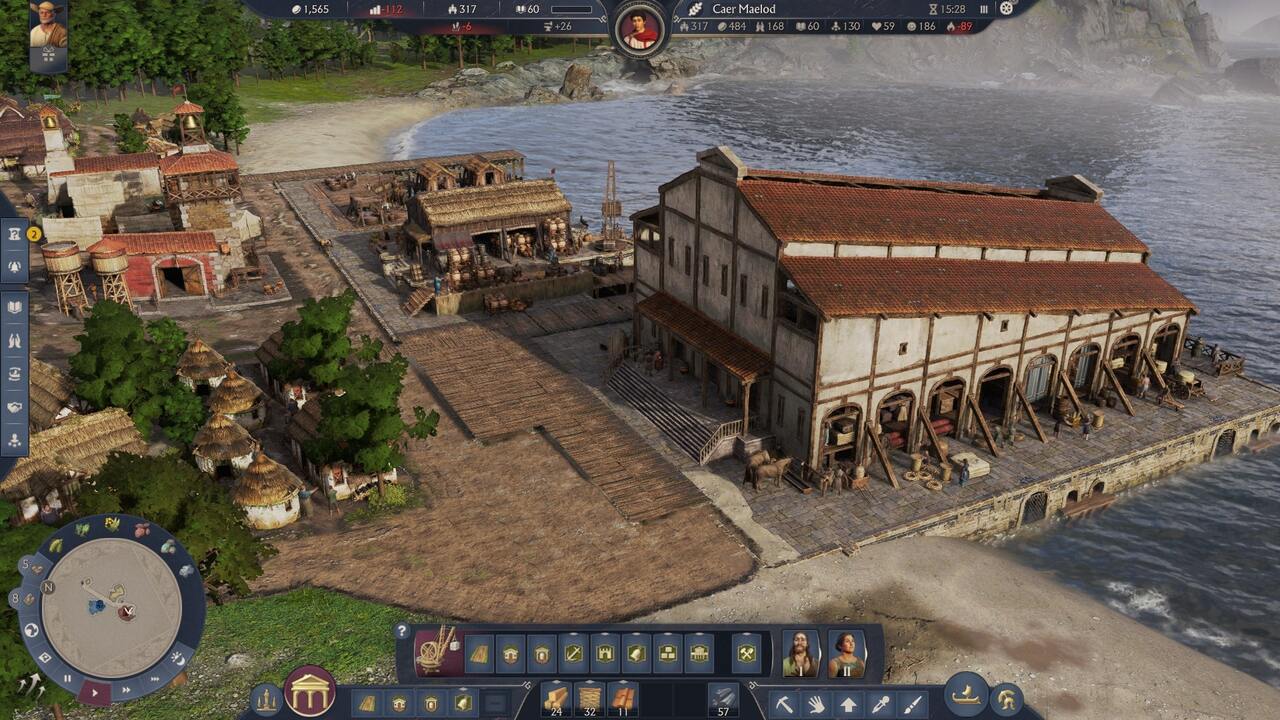Pick the eyedropper copy tool
The width and height of the screenshot is (1280, 720).
[x=880, y=704]
